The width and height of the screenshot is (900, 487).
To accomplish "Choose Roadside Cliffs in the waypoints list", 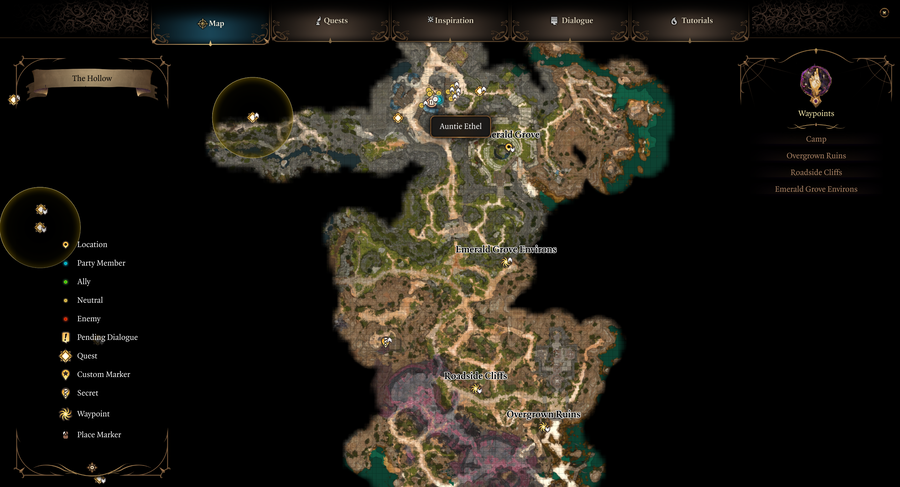I will tap(816, 172).
